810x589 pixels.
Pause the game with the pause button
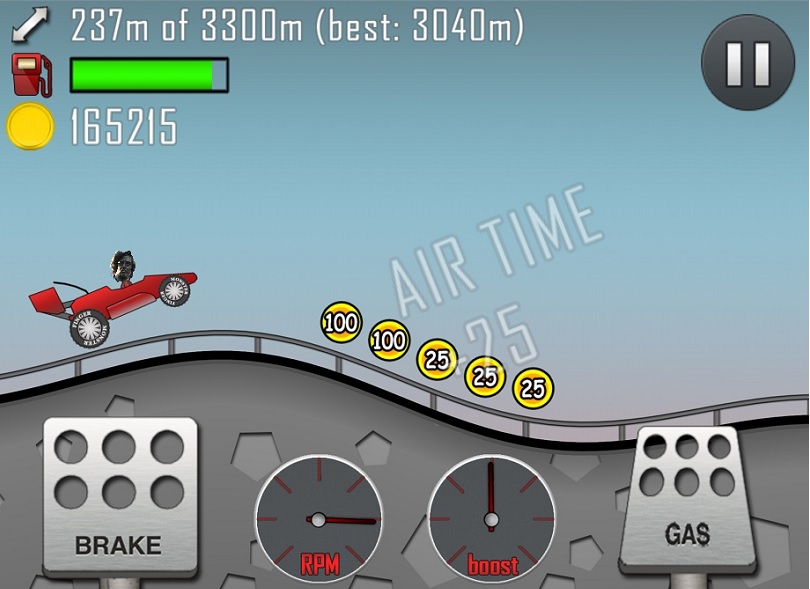coord(747,62)
